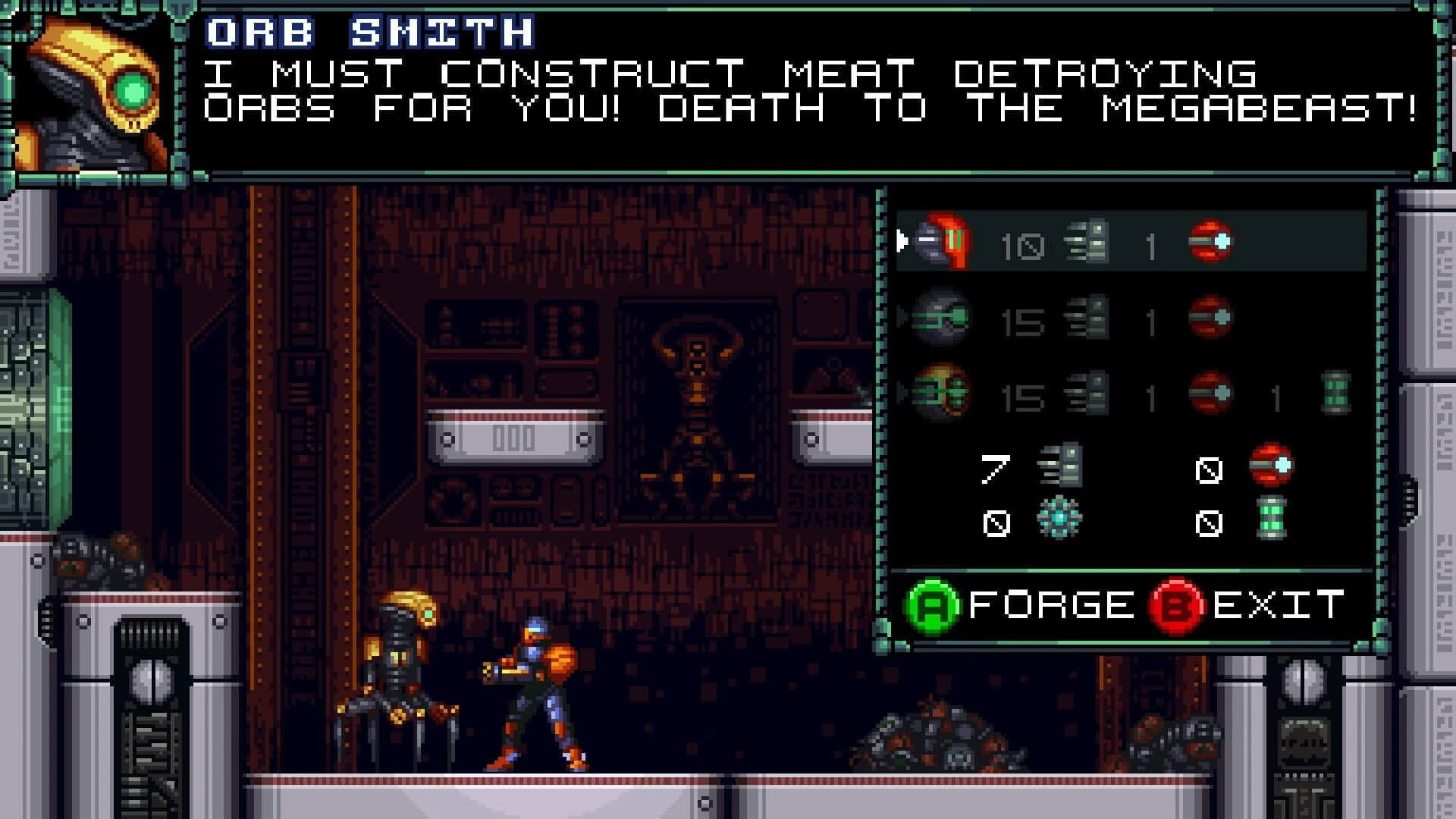This screenshot has height=819, width=1456.
Task: Click the Orb Smith portrait in the dialogue box
Action: coord(95,91)
